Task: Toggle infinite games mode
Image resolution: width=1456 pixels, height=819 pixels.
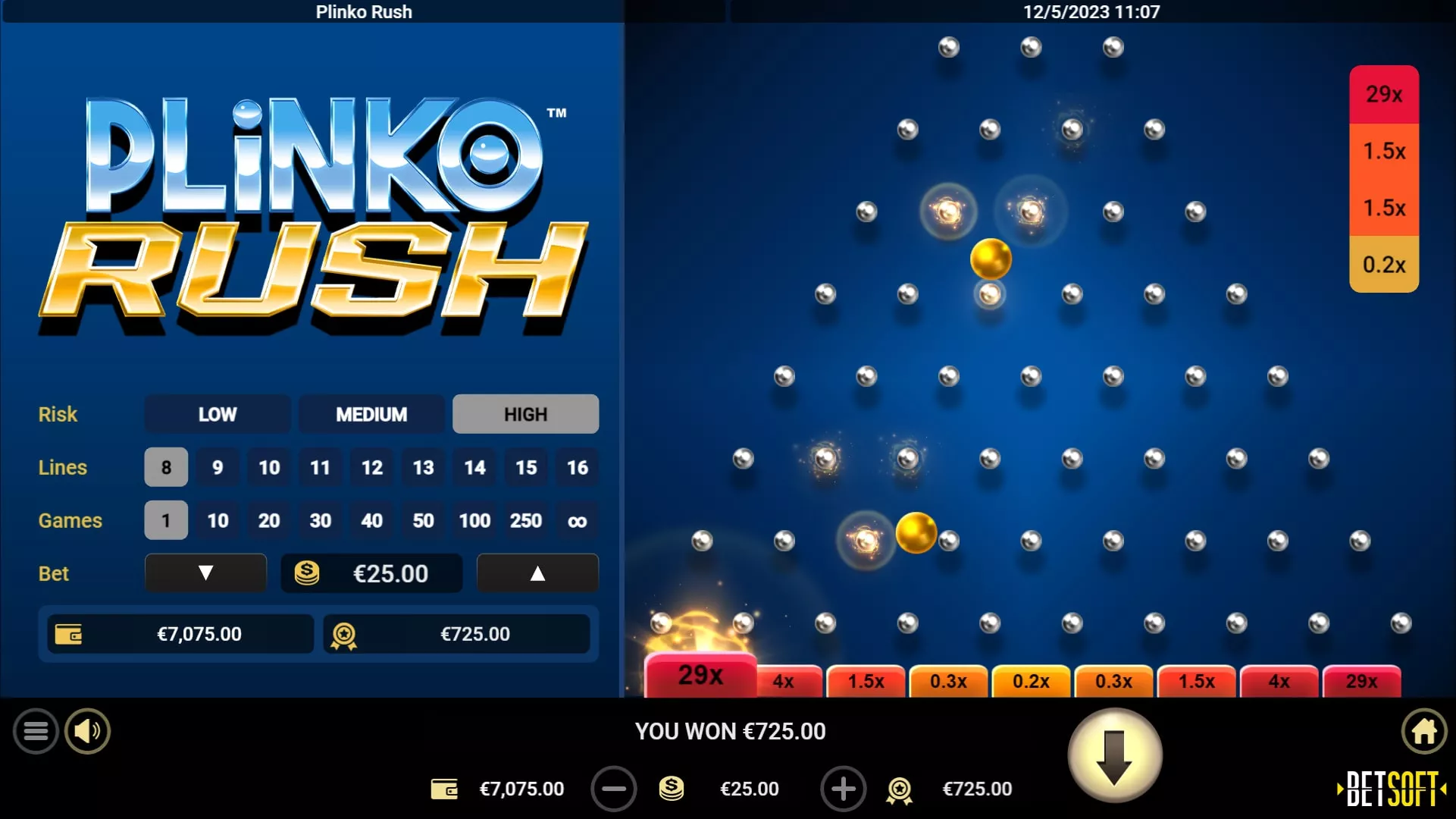Action: click(x=577, y=520)
